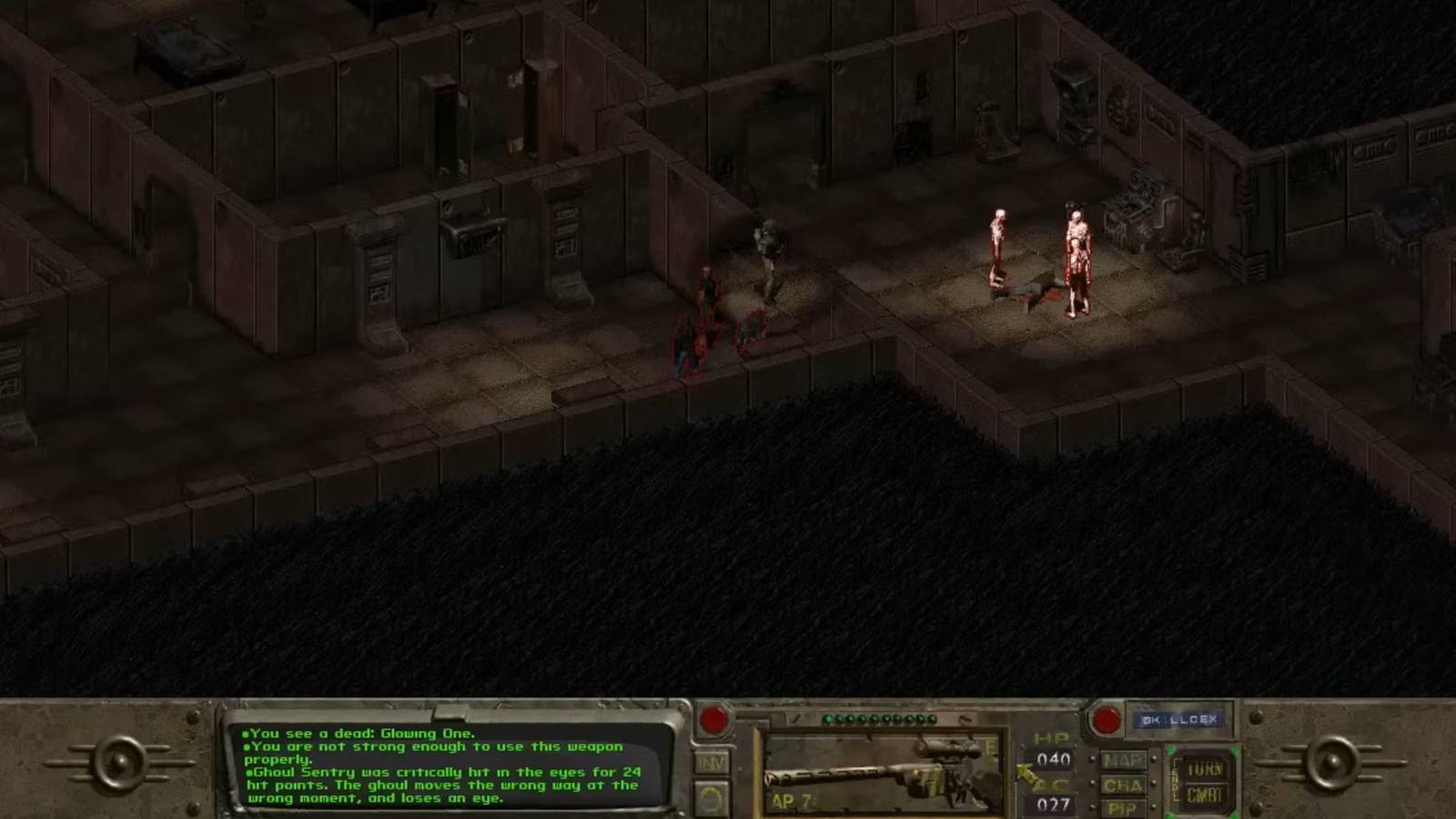This screenshot has height=819, width=1456.
Task: Click the yellow cursor arrow near the HP display
Action: pos(1026,772)
